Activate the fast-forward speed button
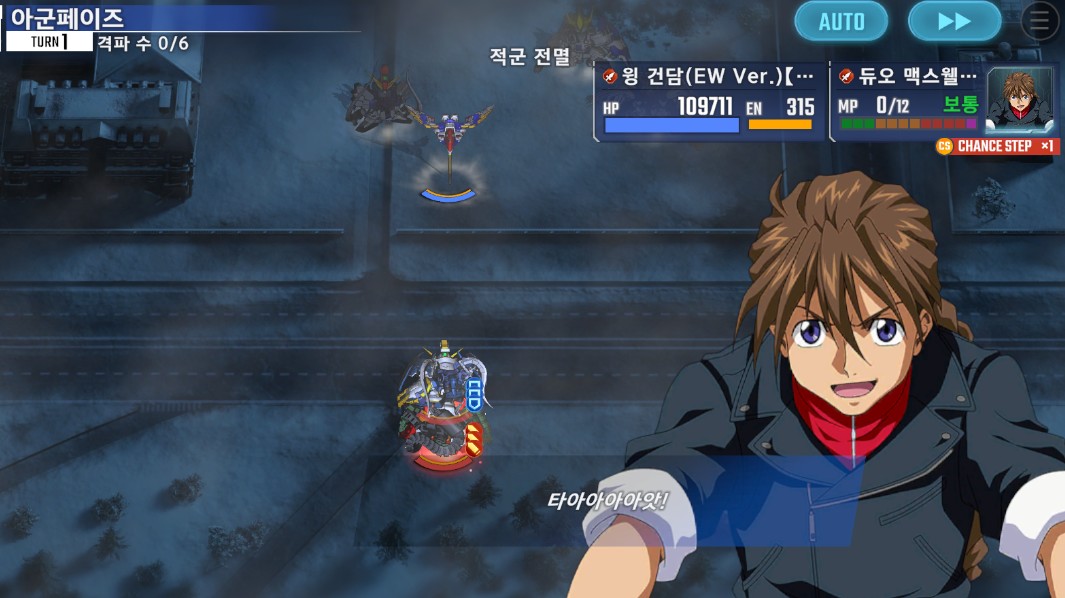The image size is (1065, 598). [954, 22]
